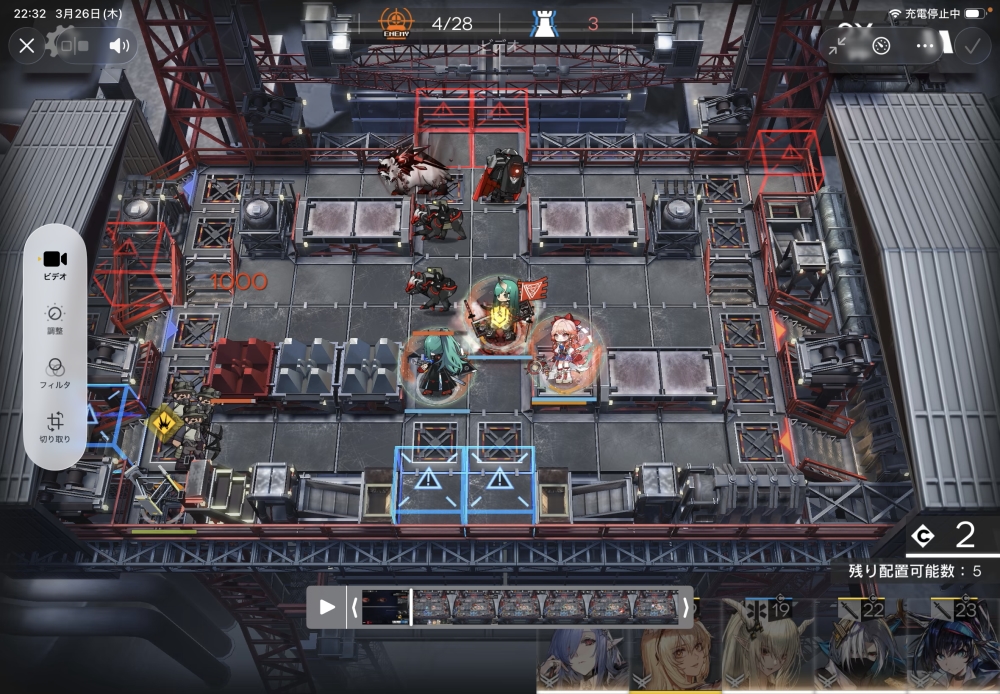Open the dial speed control icon
The image size is (1000, 694).
tap(882, 45)
